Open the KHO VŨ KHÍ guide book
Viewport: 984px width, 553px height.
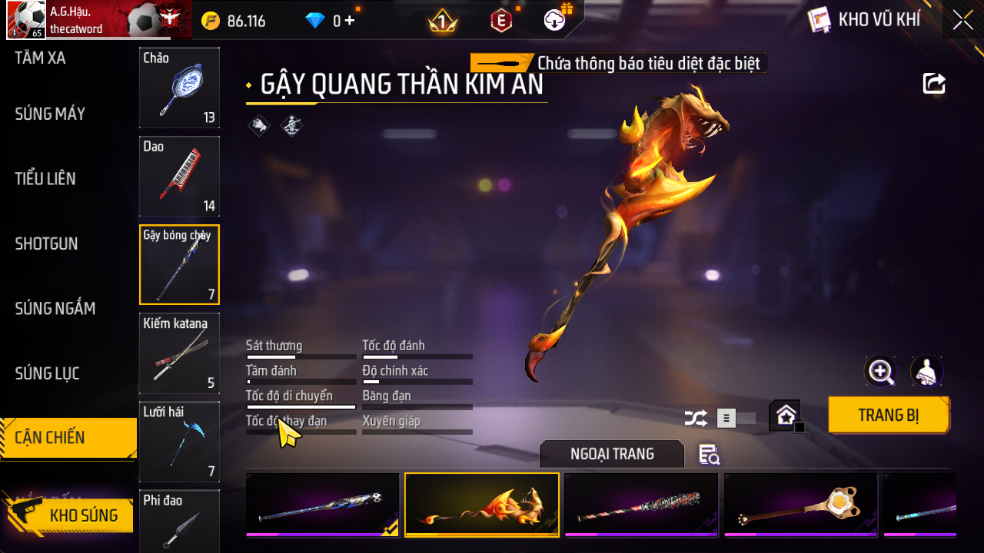tap(820, 20)
